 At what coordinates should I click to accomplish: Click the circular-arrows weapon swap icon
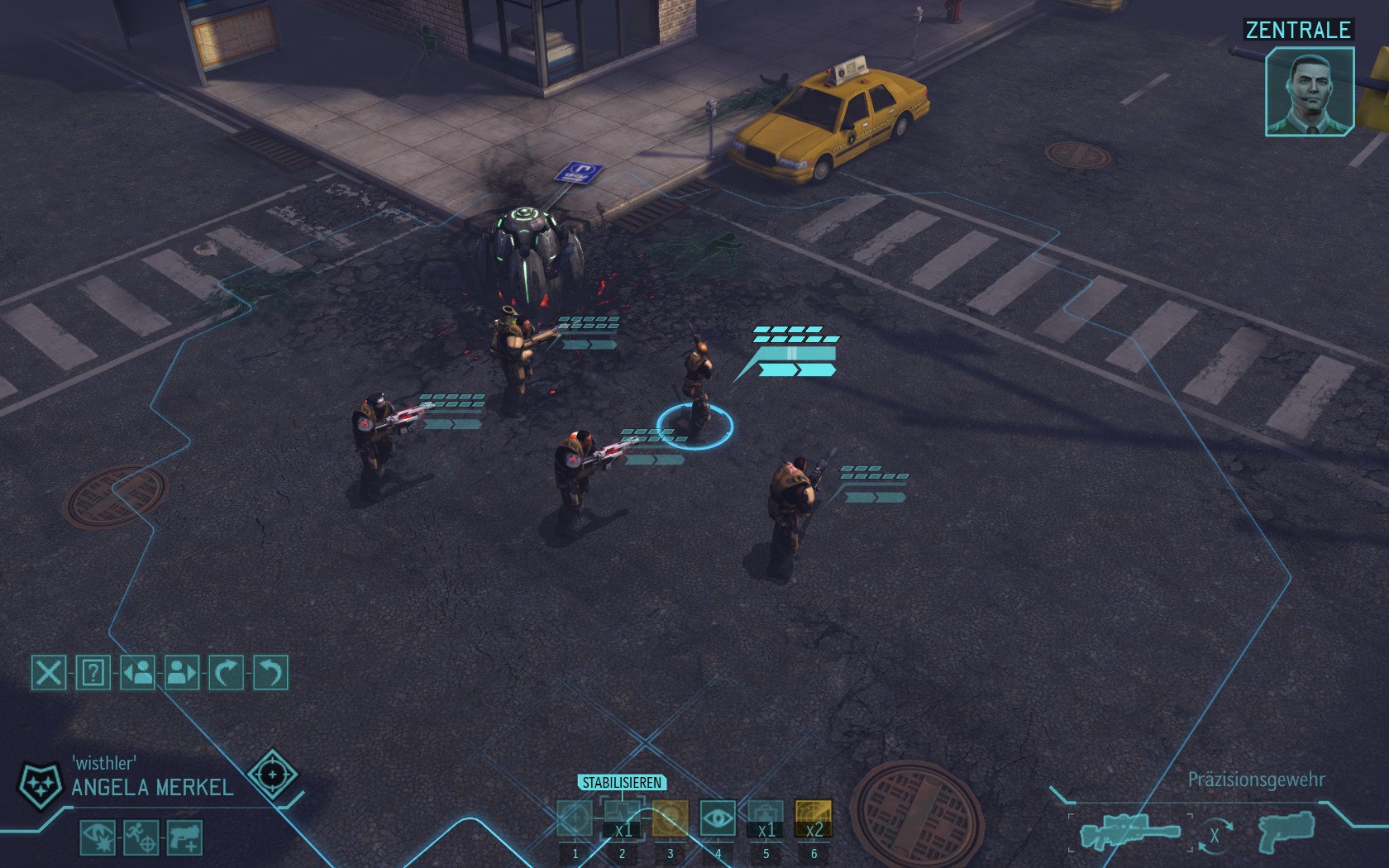point(1214,835)
